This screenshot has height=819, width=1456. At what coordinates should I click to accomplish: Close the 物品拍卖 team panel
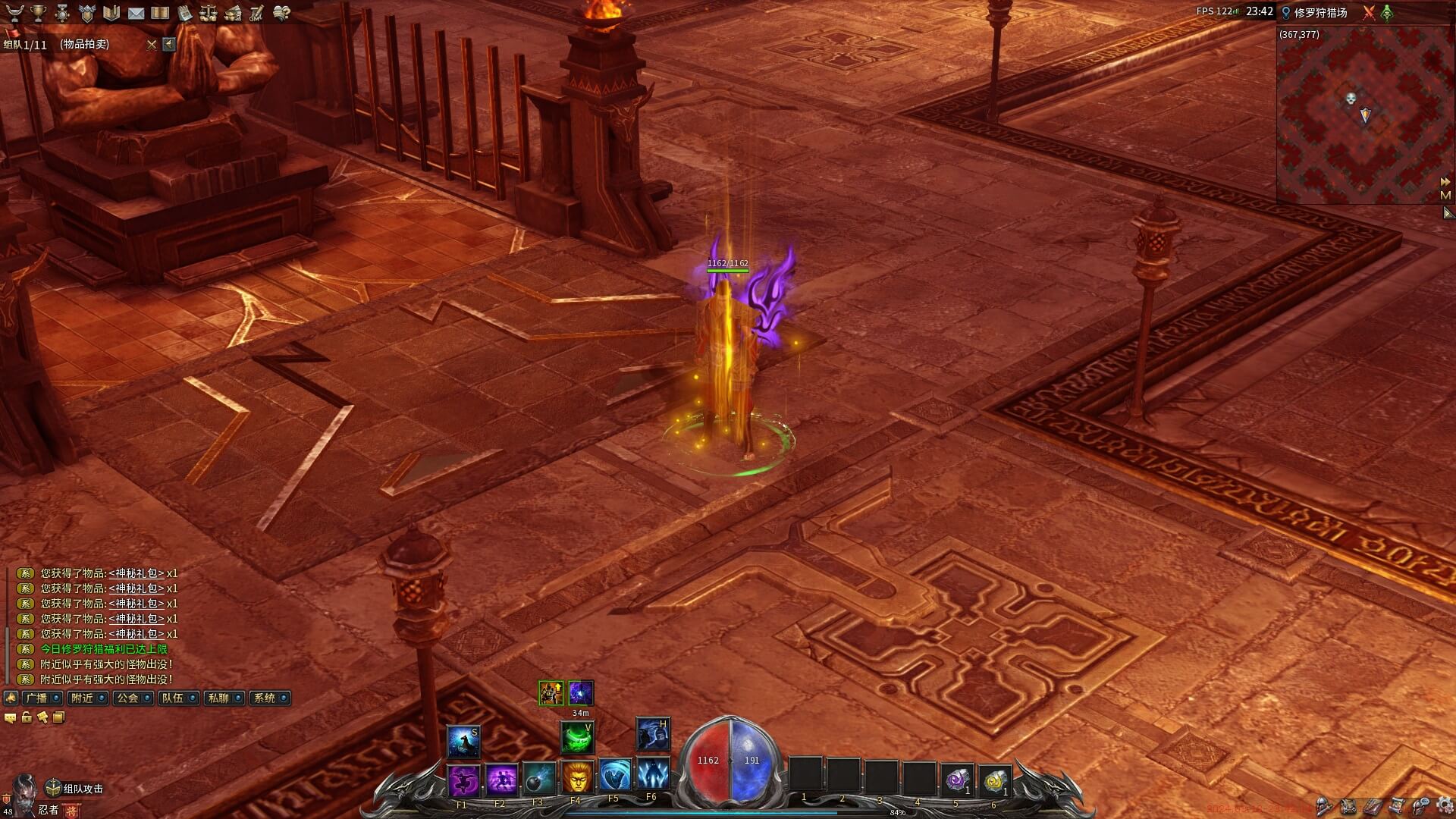tap(152, 45)
